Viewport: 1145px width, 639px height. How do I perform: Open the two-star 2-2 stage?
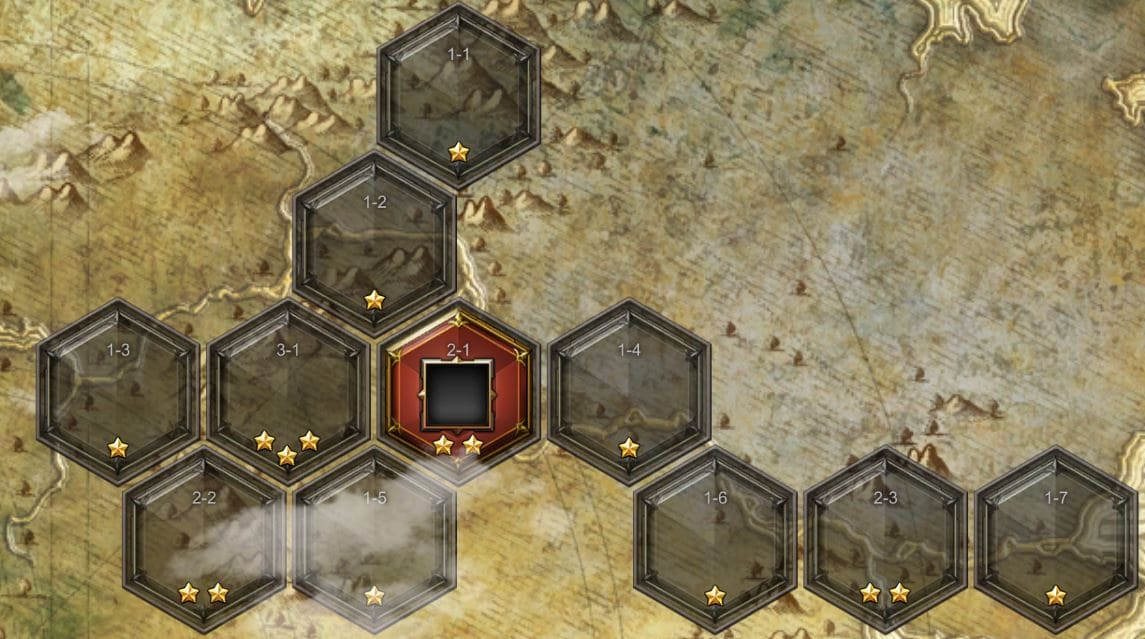[x=204, y=539]
